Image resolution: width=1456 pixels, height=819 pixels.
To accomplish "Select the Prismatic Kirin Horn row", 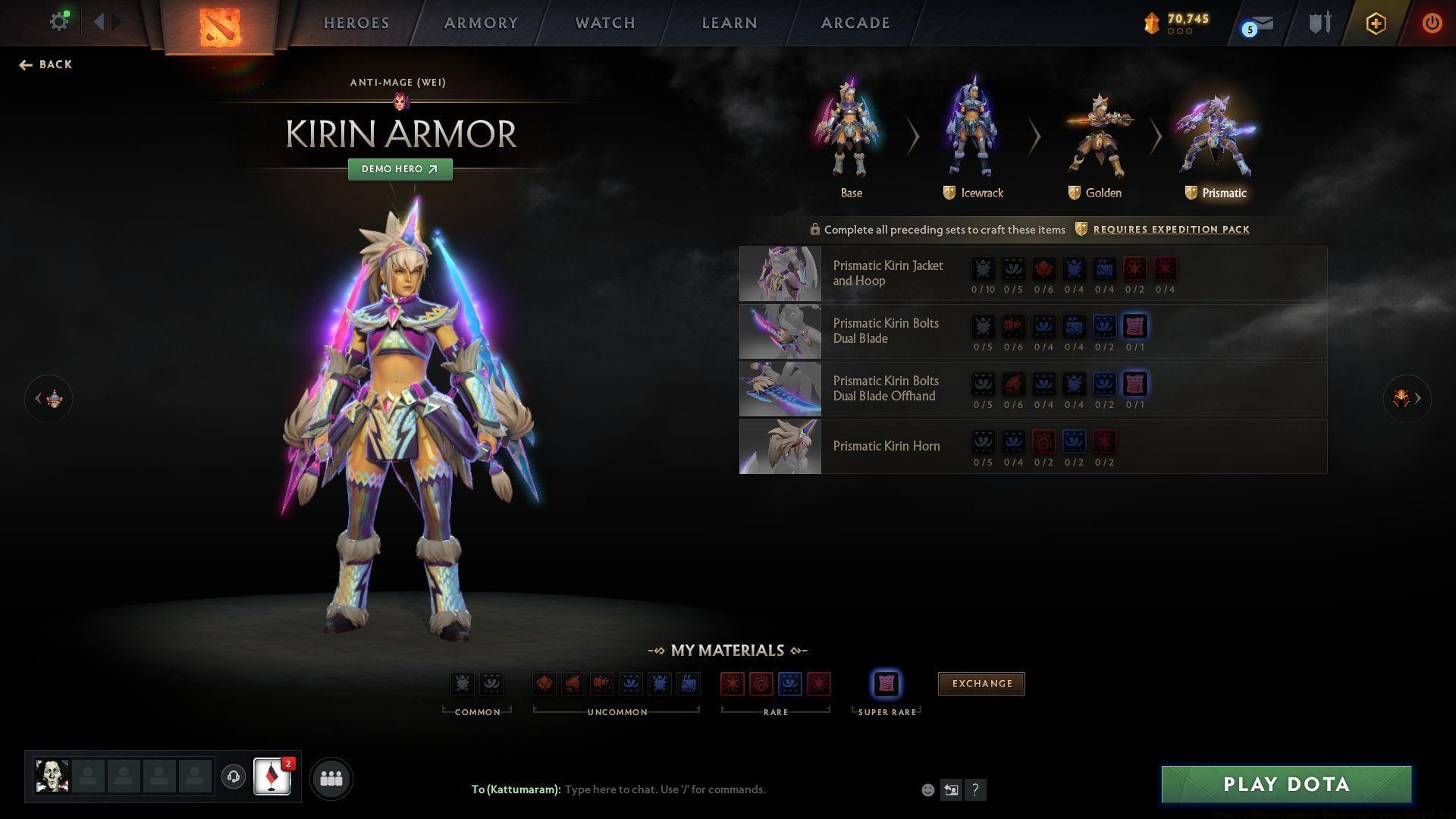I will [886, 447].
